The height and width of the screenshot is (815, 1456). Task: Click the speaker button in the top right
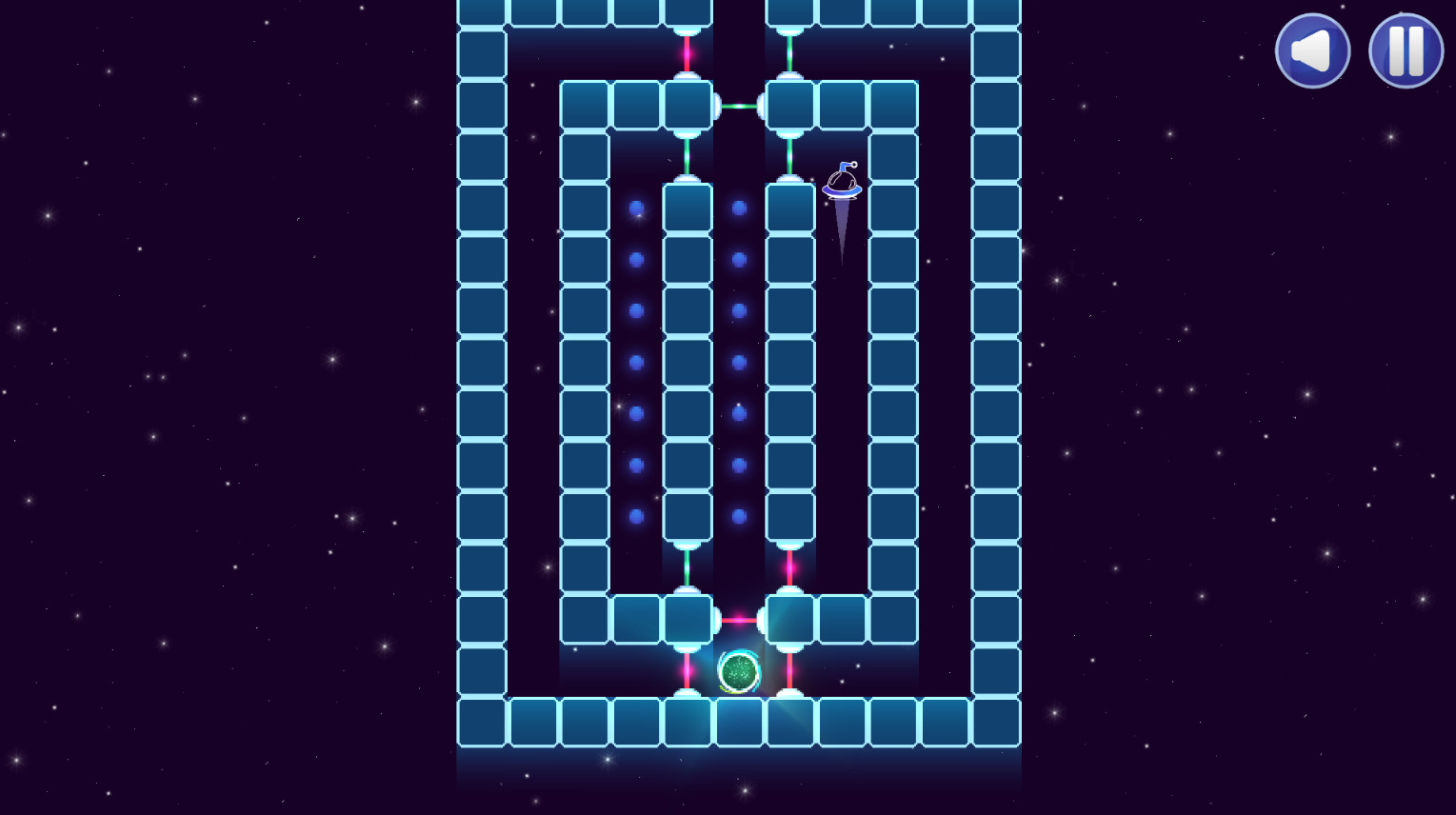1312,50
